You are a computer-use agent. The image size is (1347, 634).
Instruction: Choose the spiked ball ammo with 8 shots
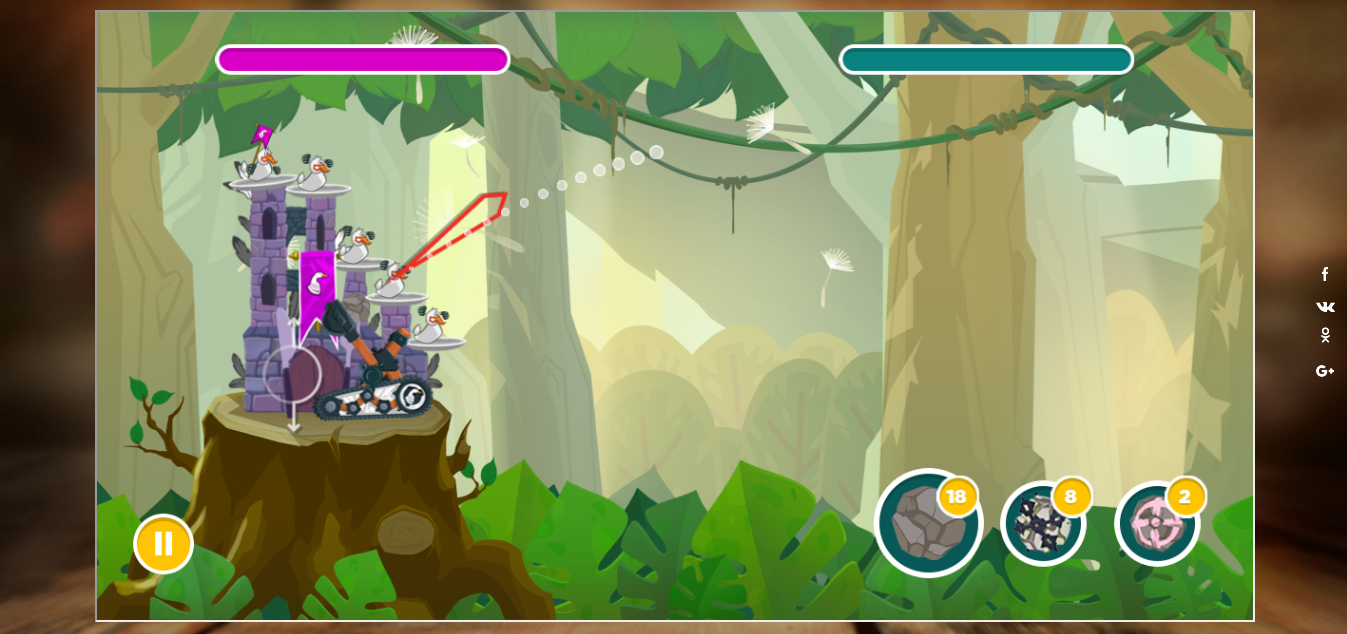tap(1043, 523)
